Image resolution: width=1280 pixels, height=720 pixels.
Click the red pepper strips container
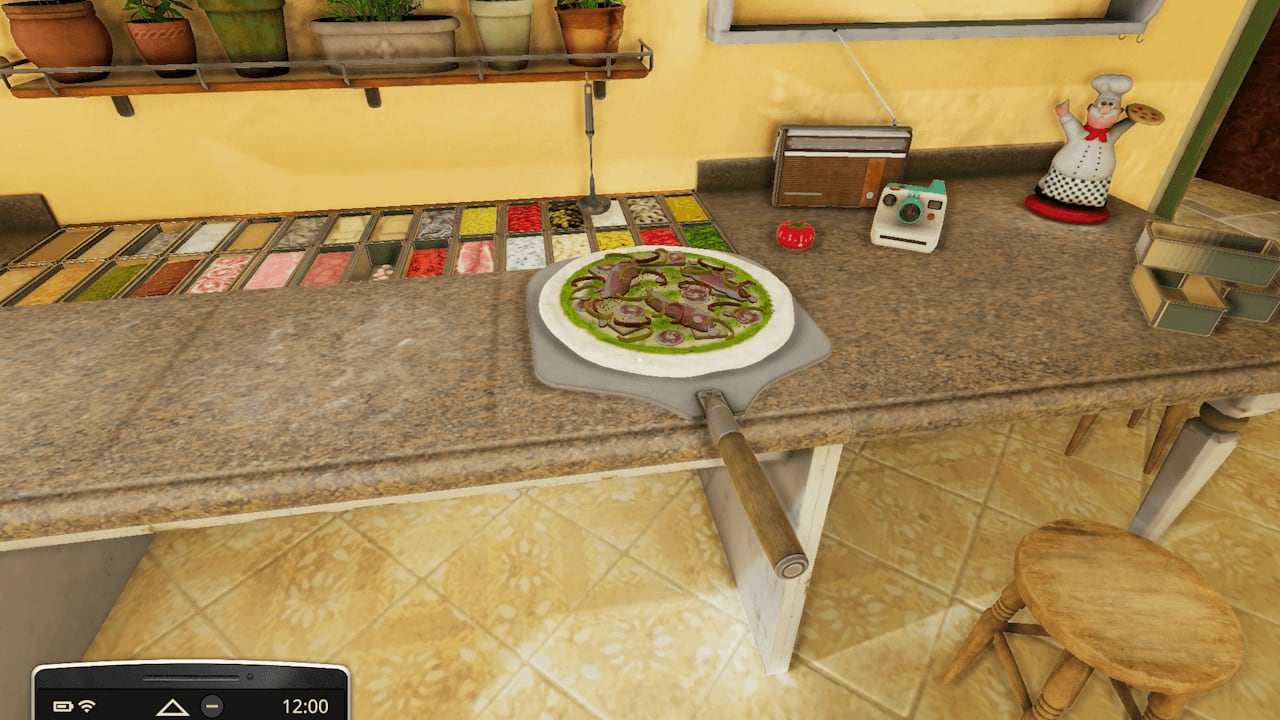click(523, 220)
